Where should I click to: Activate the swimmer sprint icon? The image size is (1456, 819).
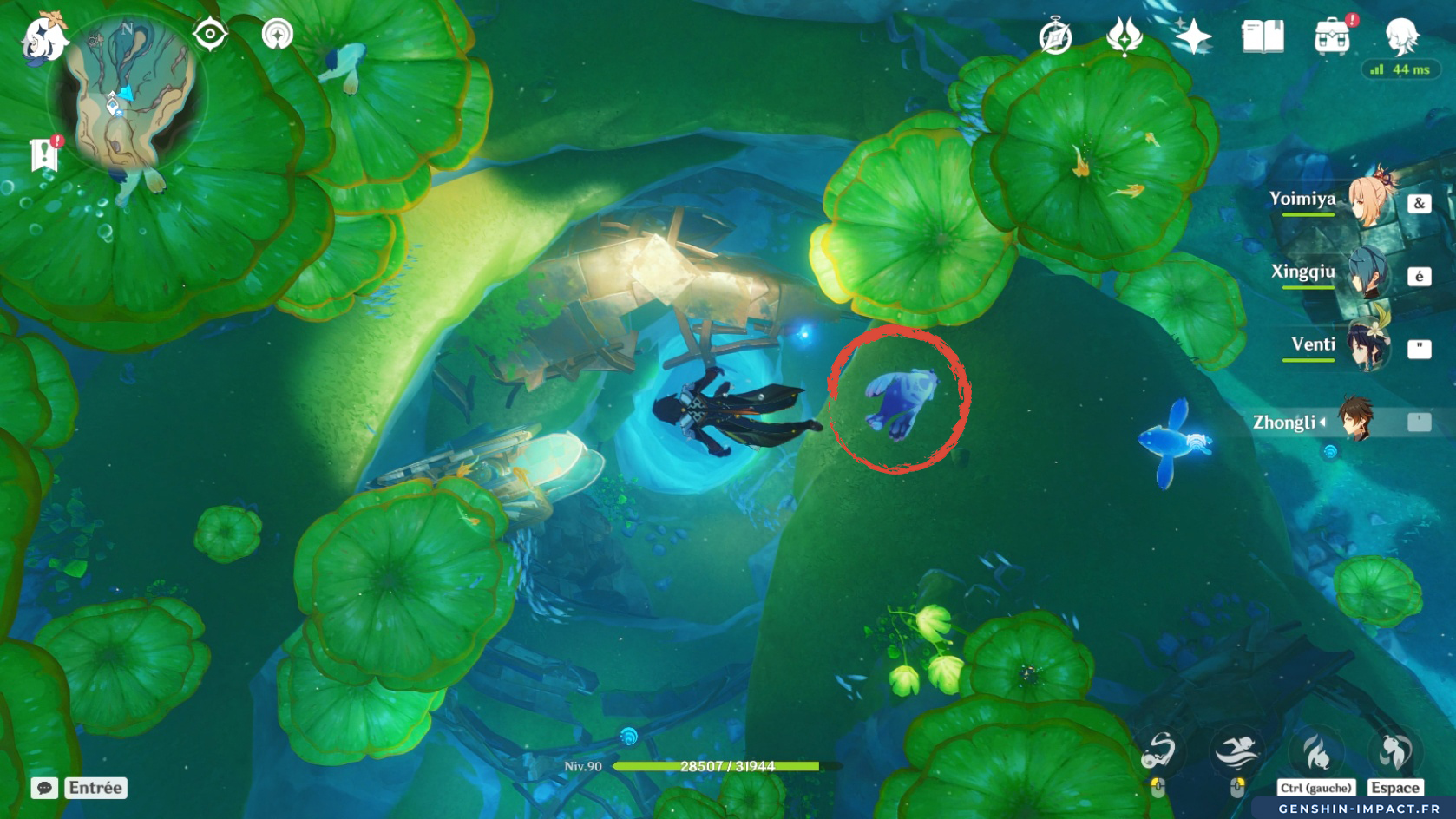coord(1237,751)
